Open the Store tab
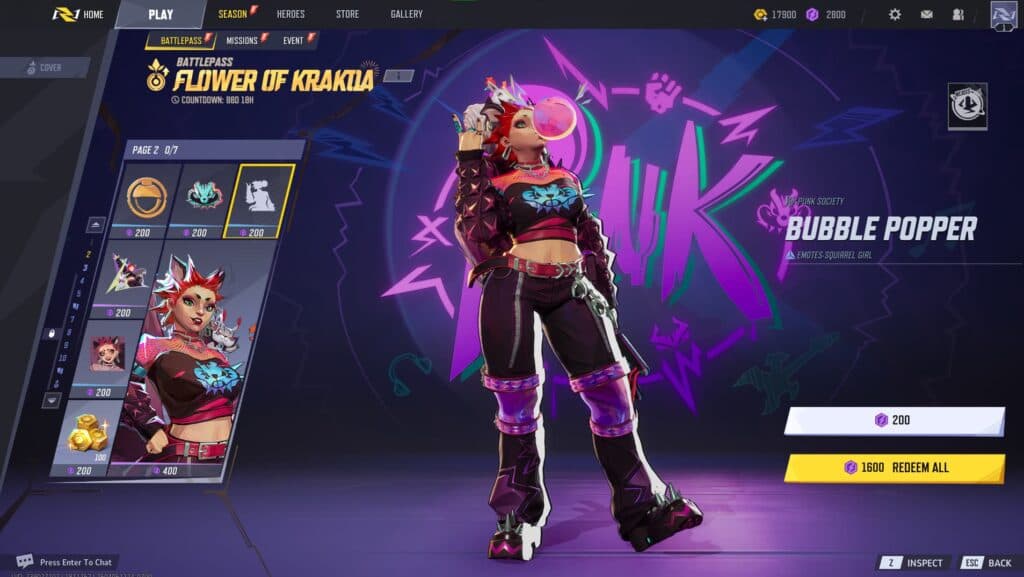The image size is (1024, 577). [347, 14]
